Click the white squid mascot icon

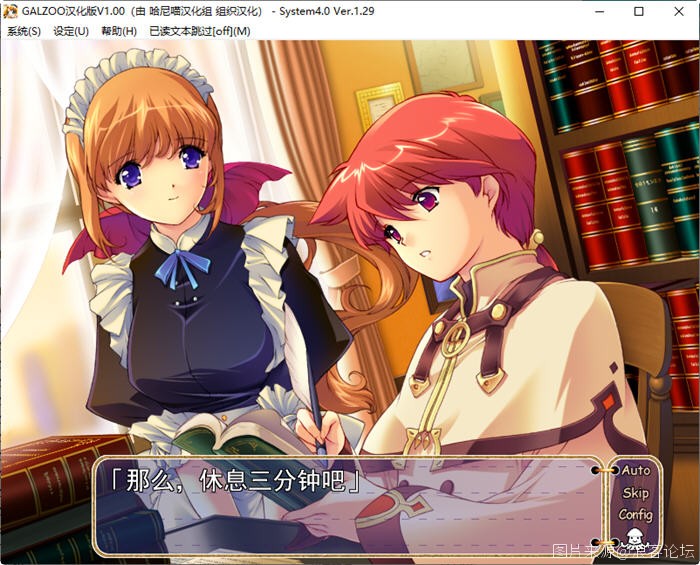(633, 538)
